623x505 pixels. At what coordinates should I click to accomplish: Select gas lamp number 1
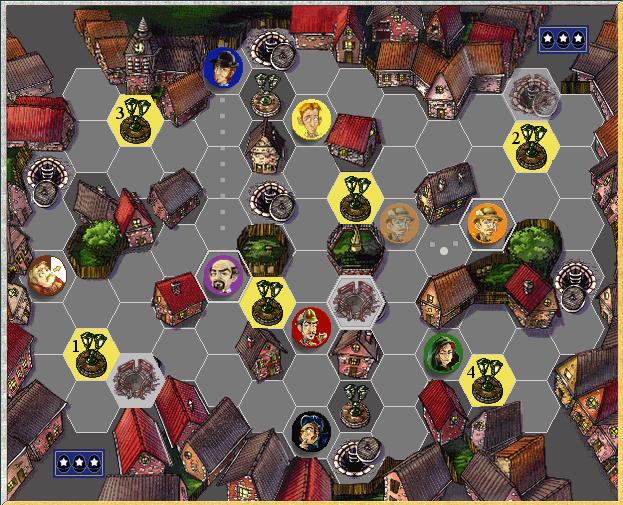93,350
